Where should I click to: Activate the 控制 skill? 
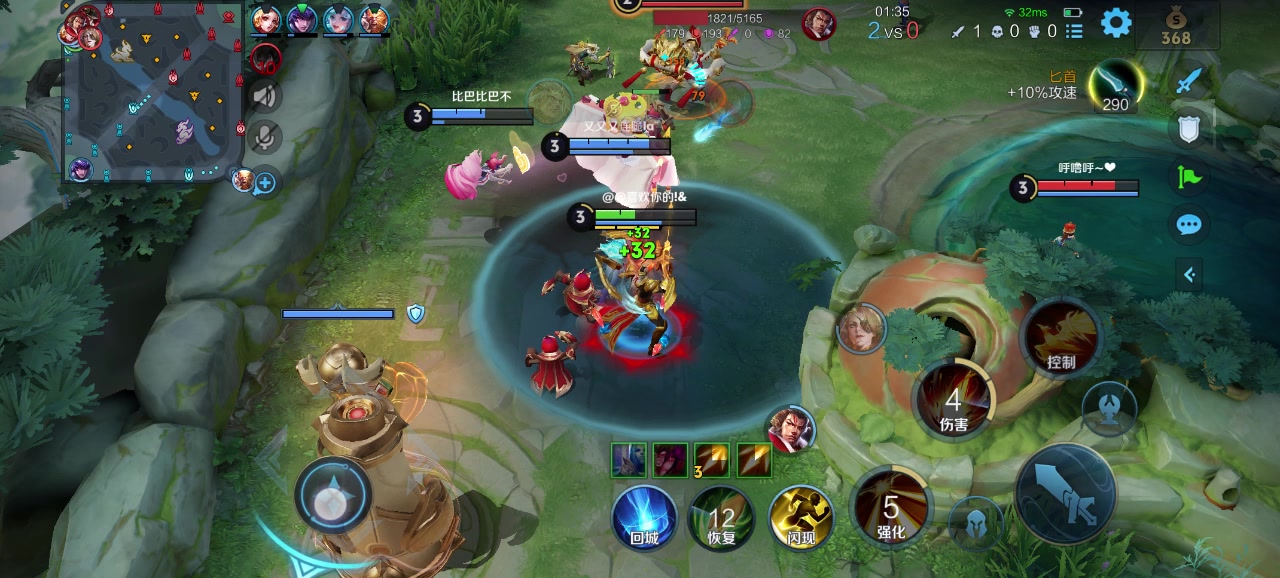pos(1061,338)
